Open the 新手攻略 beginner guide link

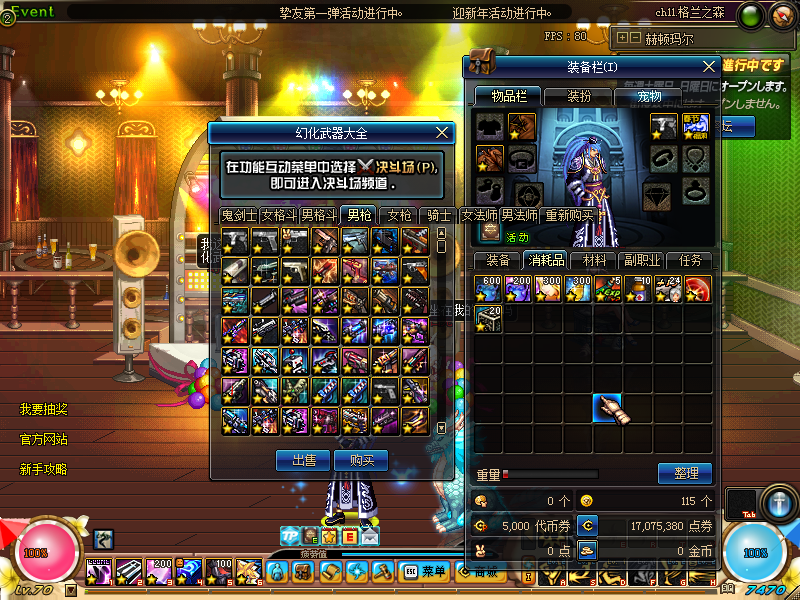pyautogui.click(x=44, y=469)
